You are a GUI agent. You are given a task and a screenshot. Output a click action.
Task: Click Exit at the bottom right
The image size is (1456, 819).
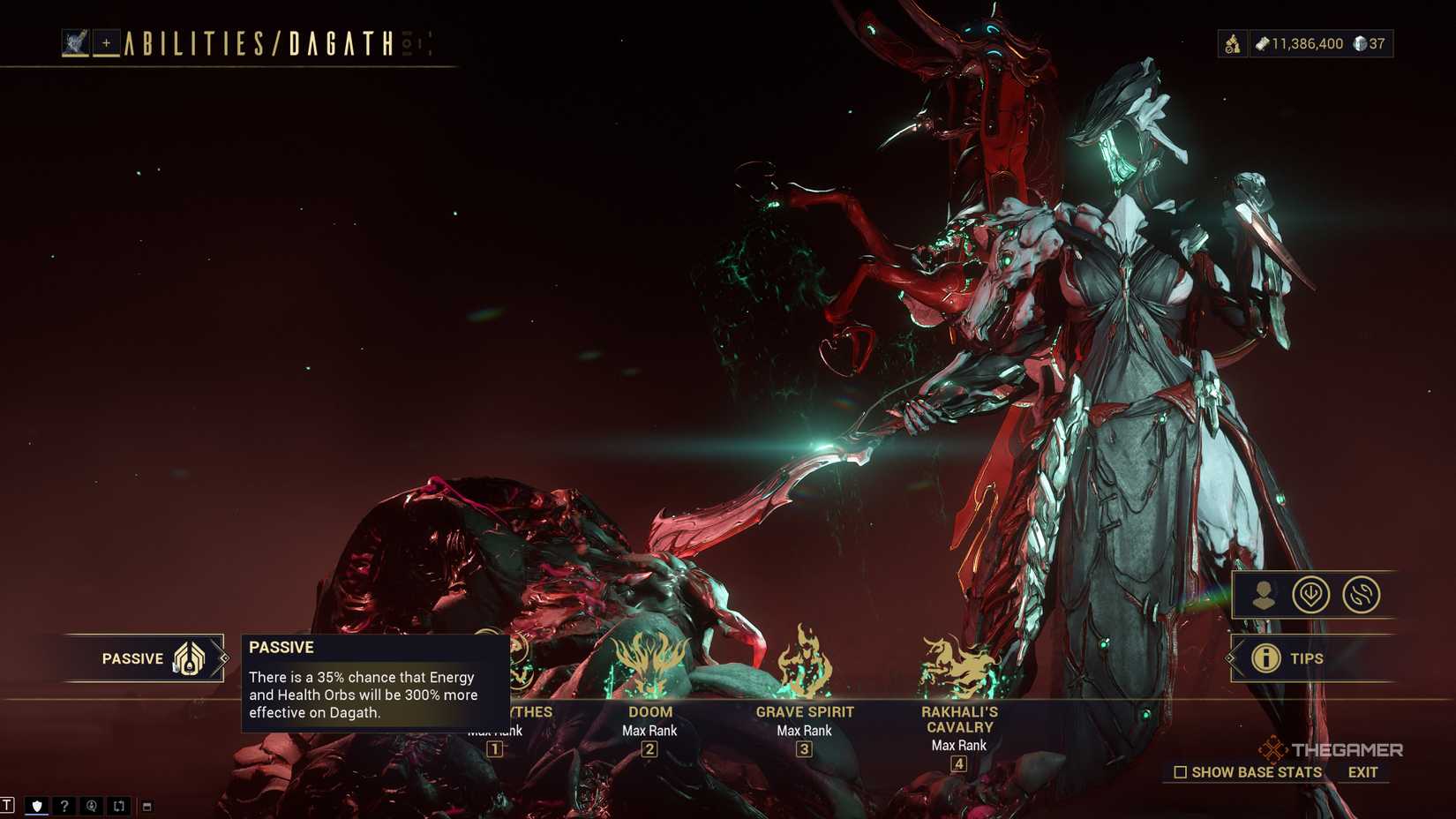(x=1361, y=772)
